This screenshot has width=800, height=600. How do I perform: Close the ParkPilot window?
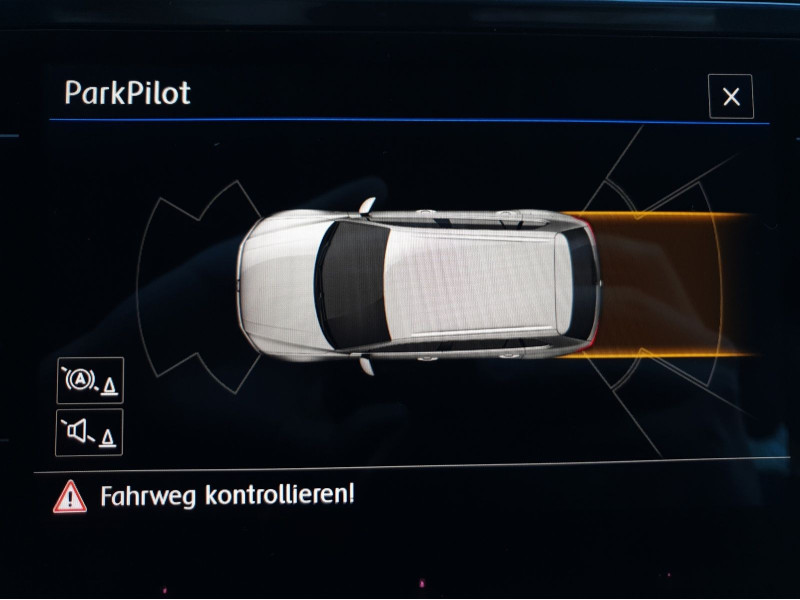[x=731, y=97]
